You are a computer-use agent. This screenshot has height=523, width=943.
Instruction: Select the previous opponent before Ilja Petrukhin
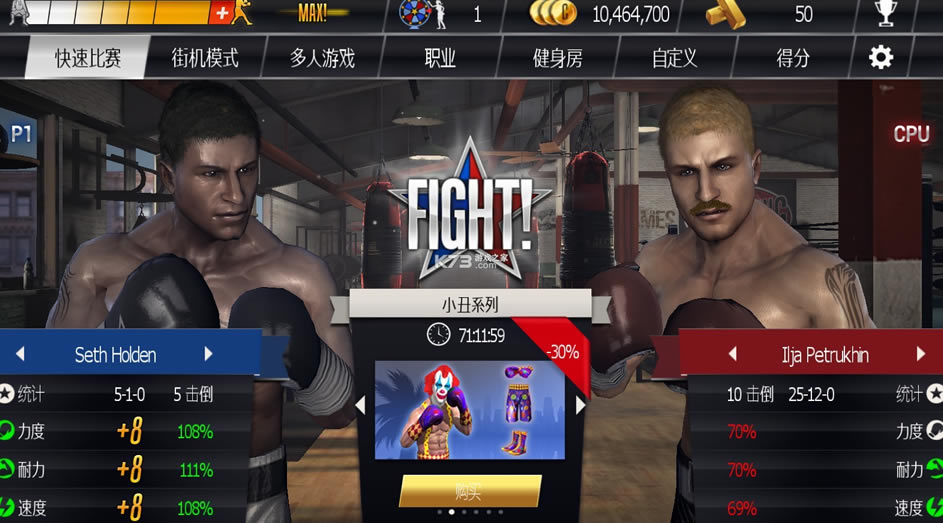732,354
